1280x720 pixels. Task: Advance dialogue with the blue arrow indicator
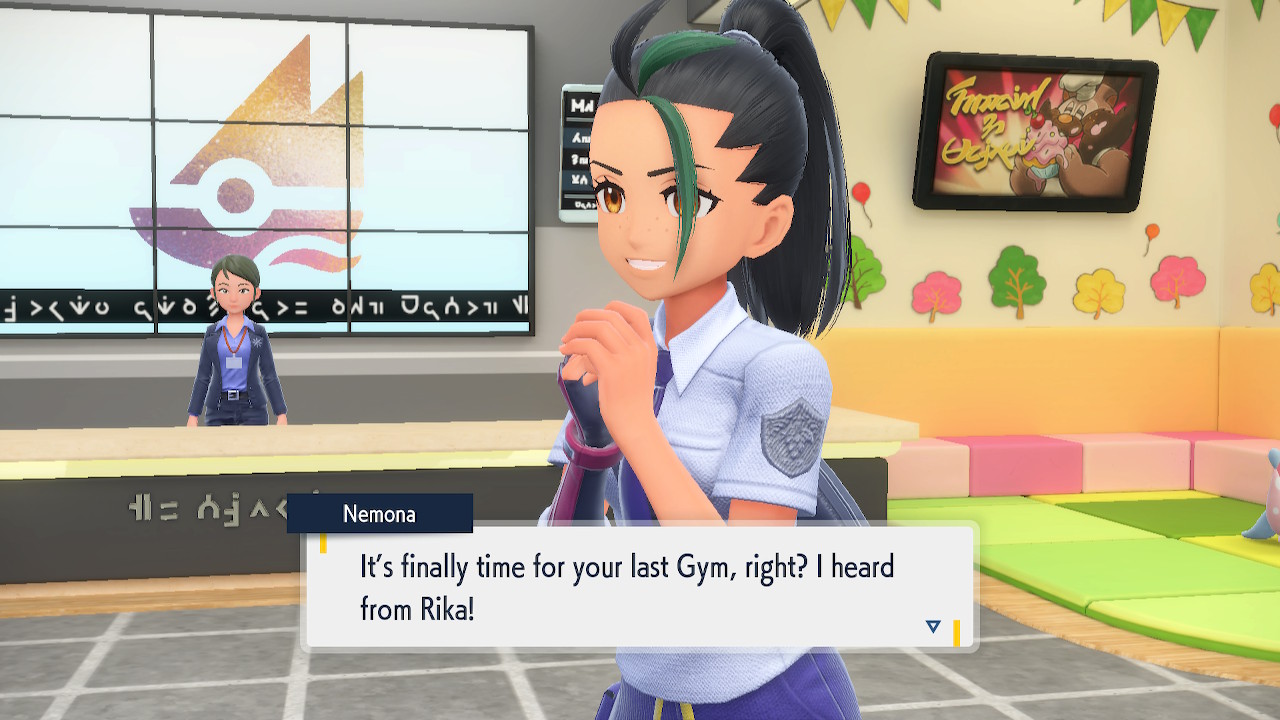(933, 627)
